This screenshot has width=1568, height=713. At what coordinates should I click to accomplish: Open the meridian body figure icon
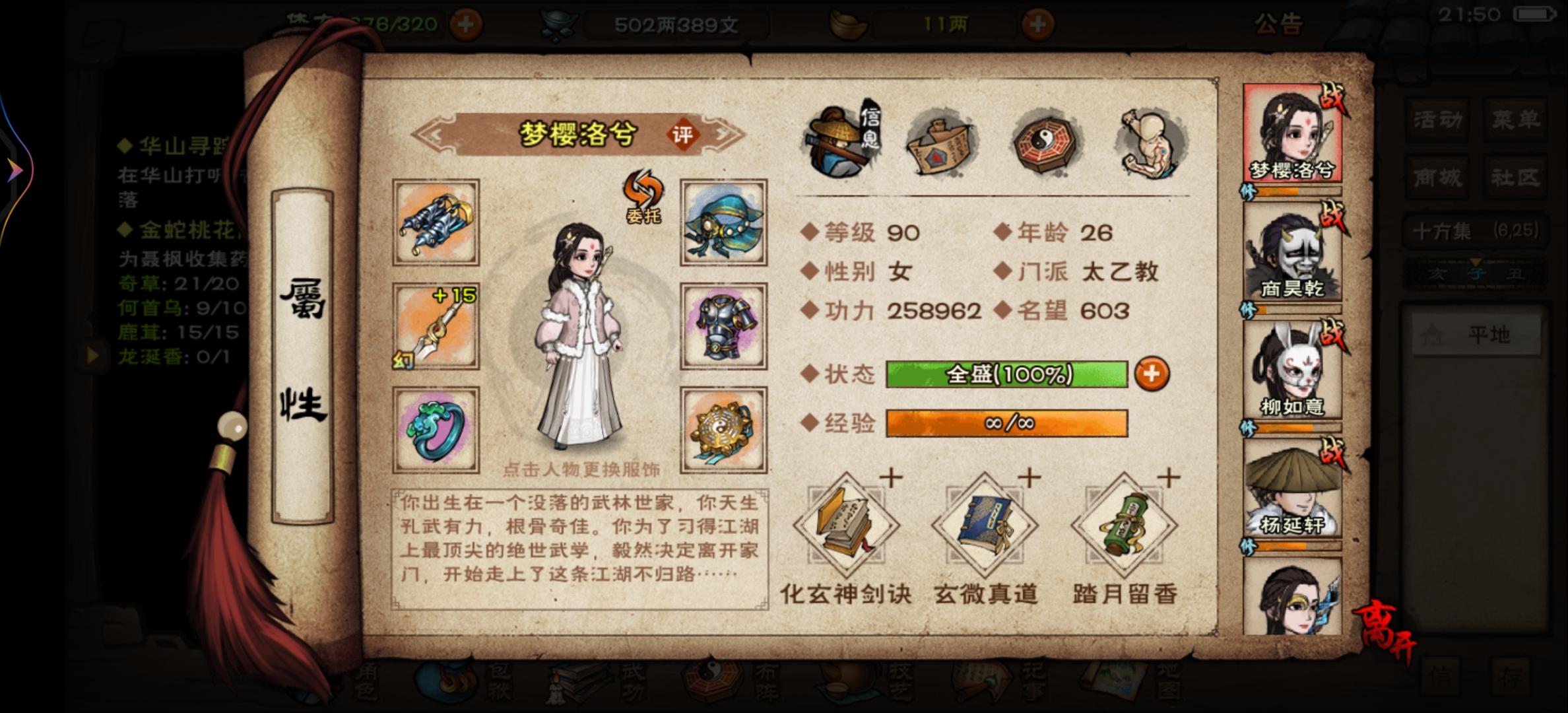tap(1152, 142)
